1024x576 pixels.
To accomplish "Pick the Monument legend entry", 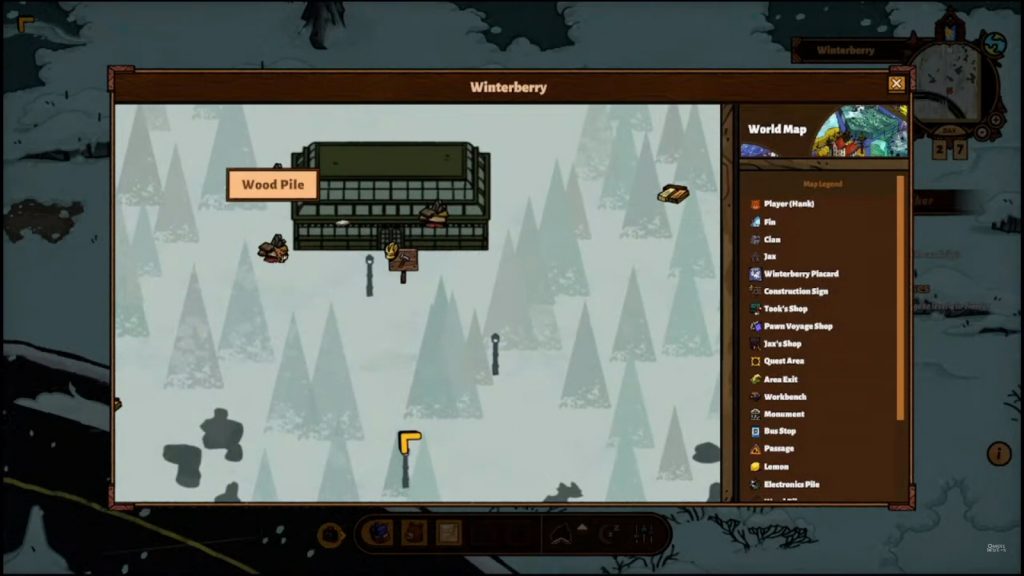I will 783,414.
